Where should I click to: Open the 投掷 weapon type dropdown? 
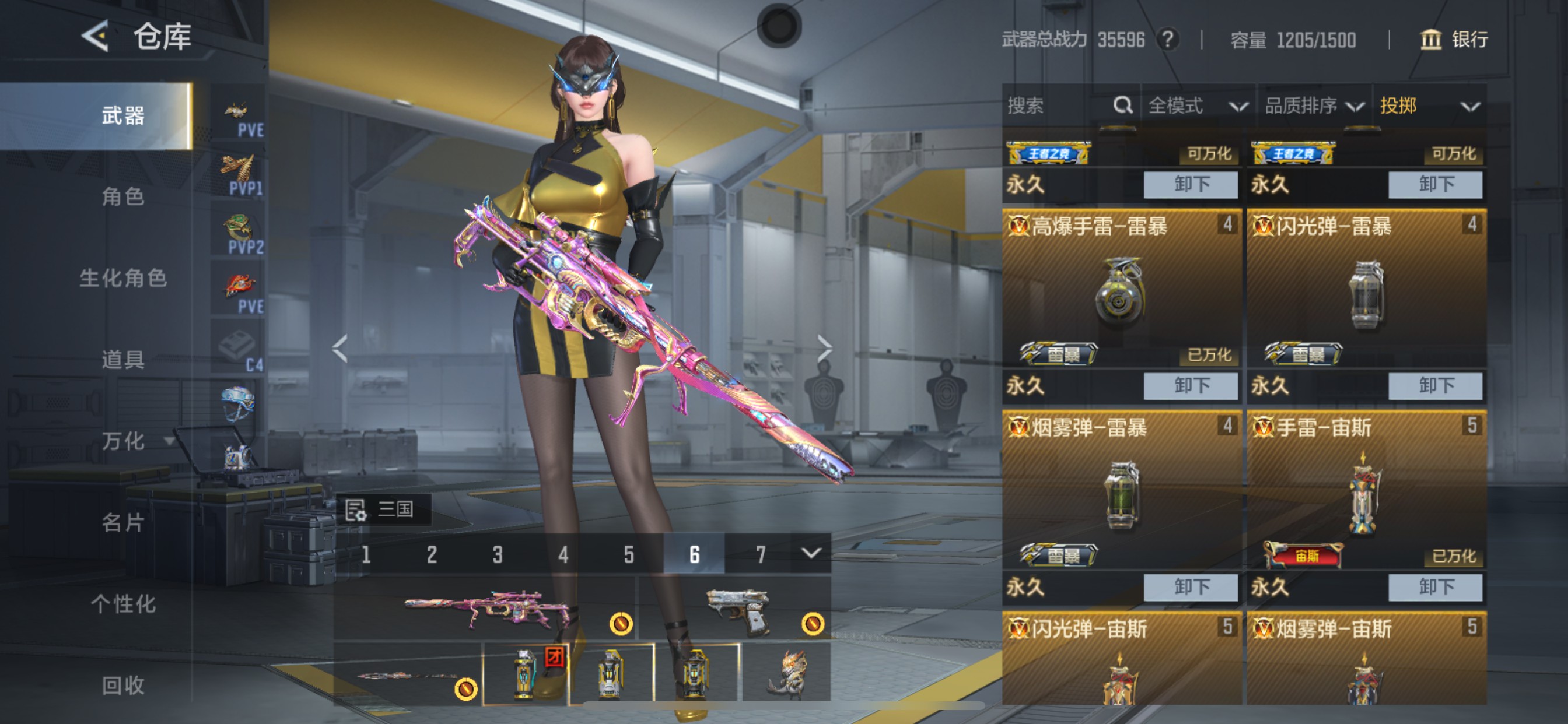click(x=1428, y=106)
